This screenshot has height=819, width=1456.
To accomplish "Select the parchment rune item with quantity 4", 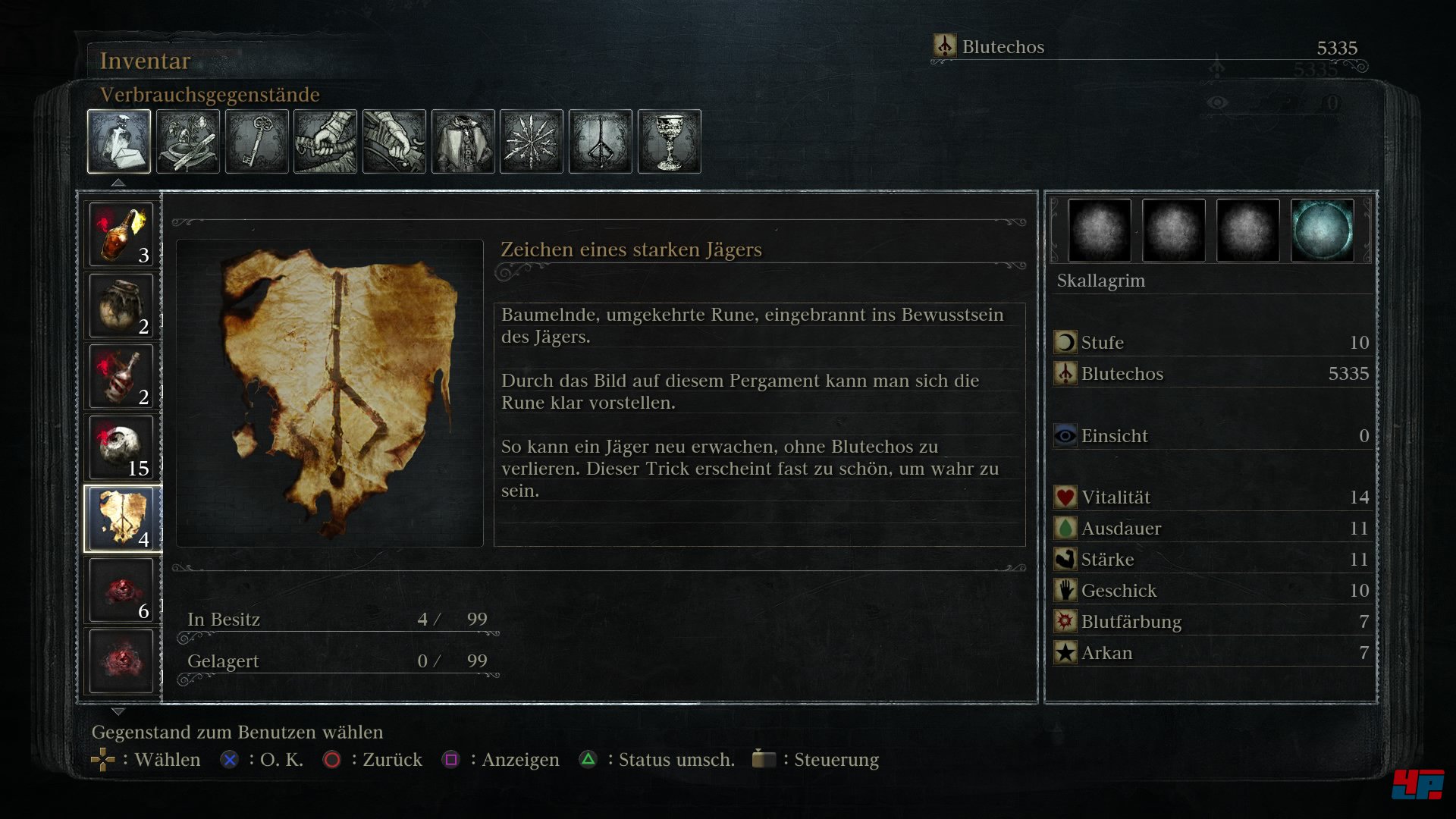I will pos(121,519).
